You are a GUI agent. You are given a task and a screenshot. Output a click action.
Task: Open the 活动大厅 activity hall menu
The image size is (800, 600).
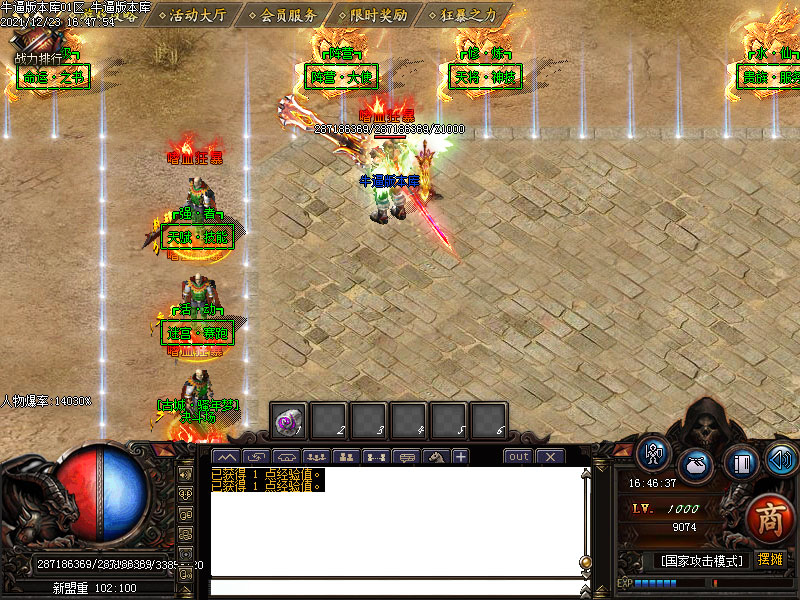coord(198,15)
